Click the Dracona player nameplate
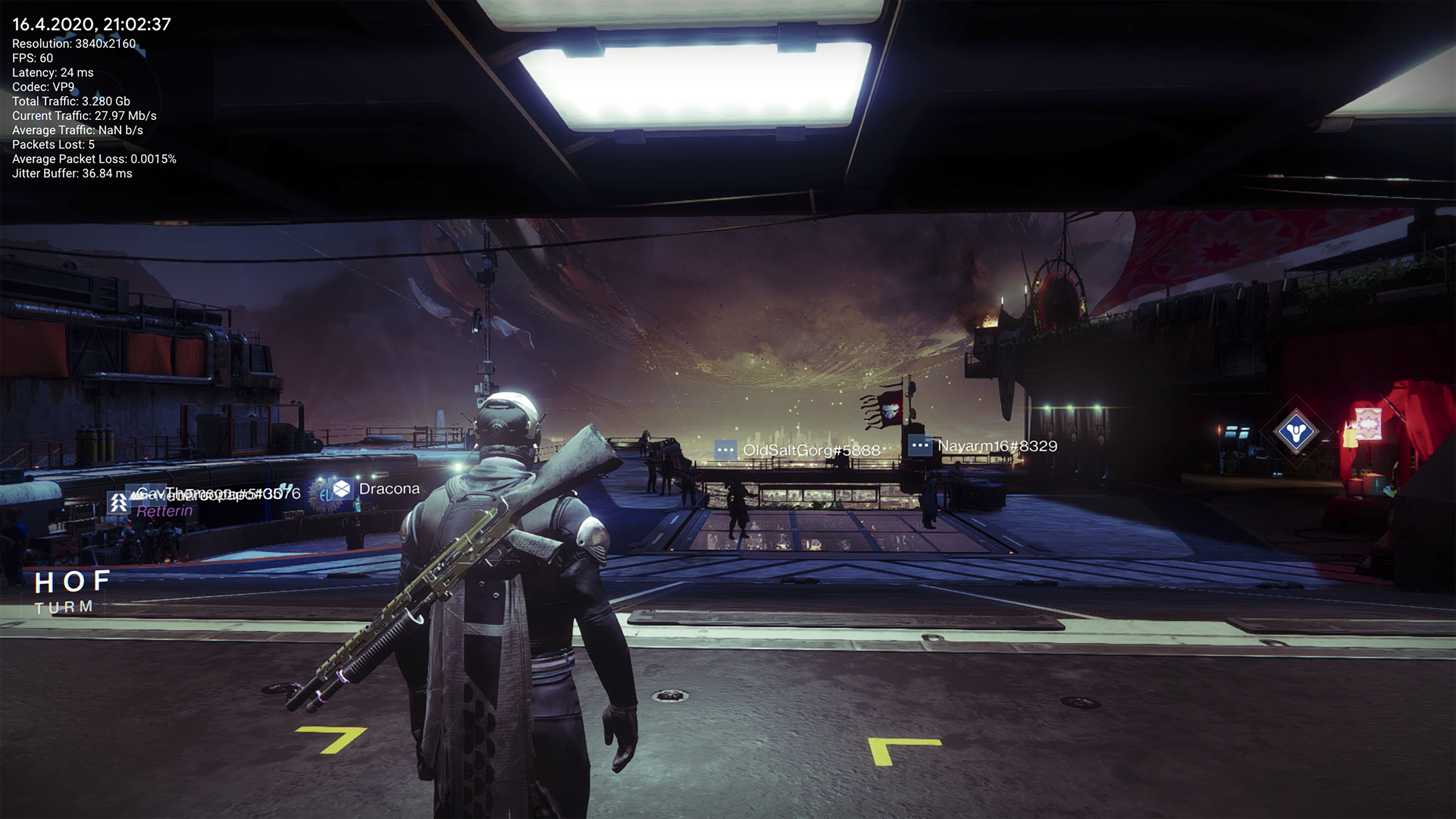Image resolution: width=1456 pixels, height=819 pixels. tap(388, 489)
